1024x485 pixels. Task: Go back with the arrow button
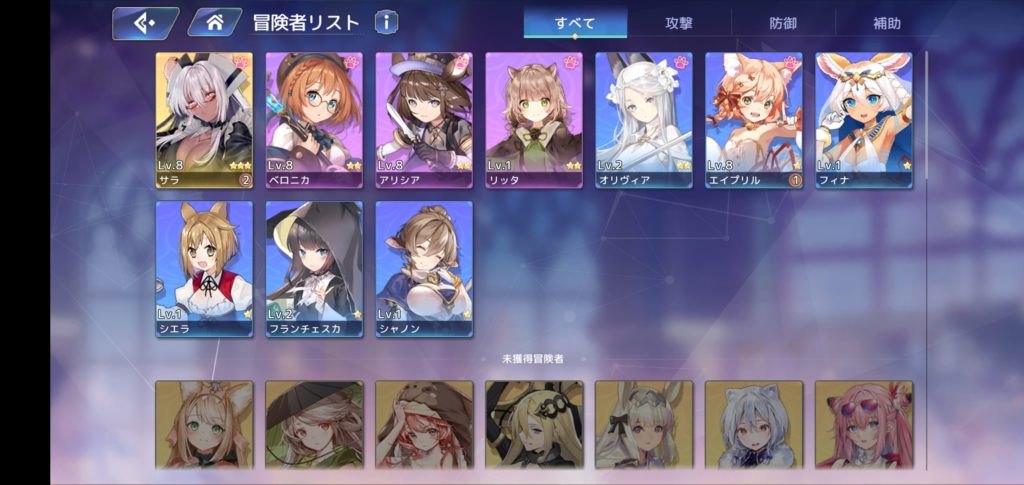click(x=144, y=22)
